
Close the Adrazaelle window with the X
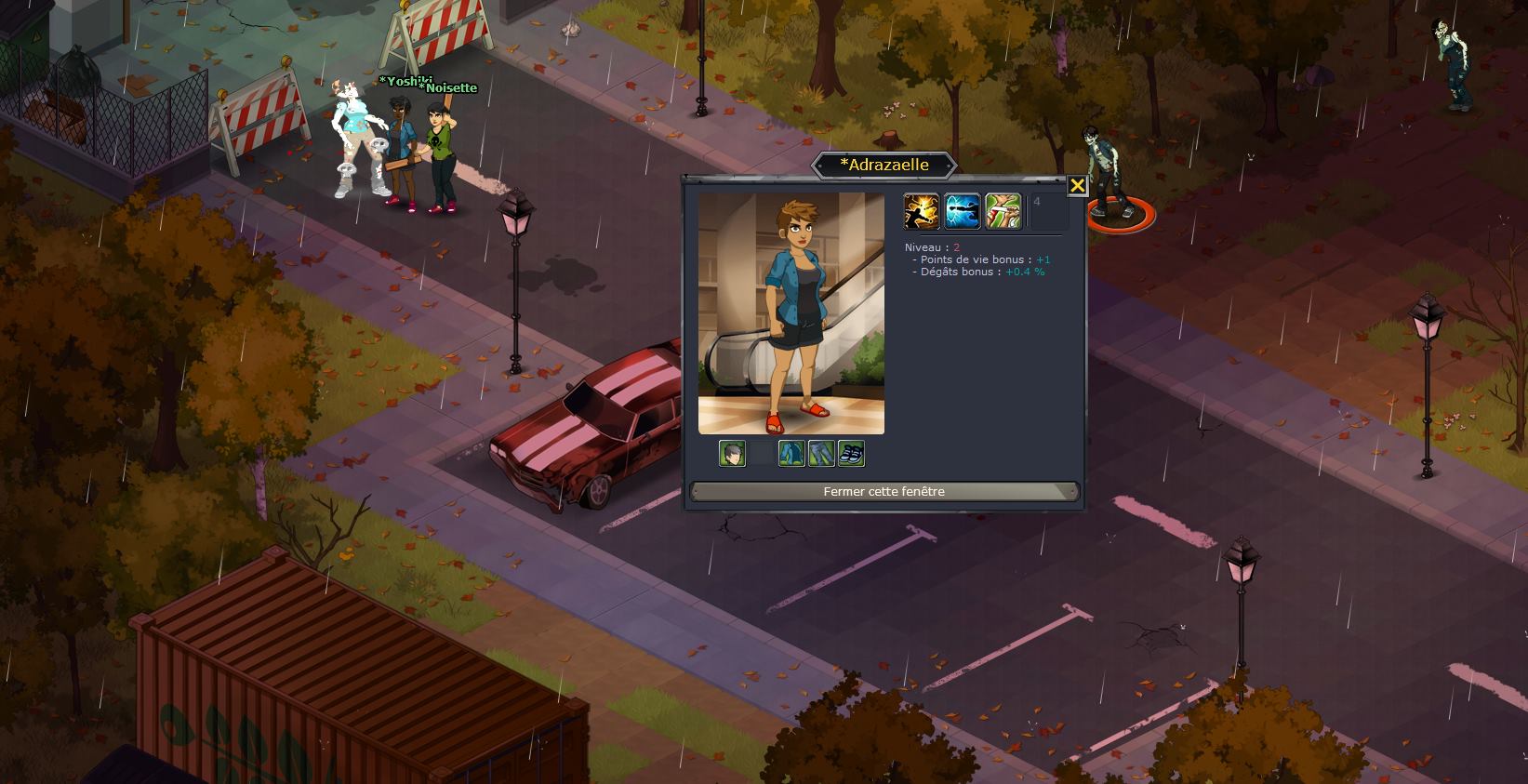click(x=1077, y=185)
